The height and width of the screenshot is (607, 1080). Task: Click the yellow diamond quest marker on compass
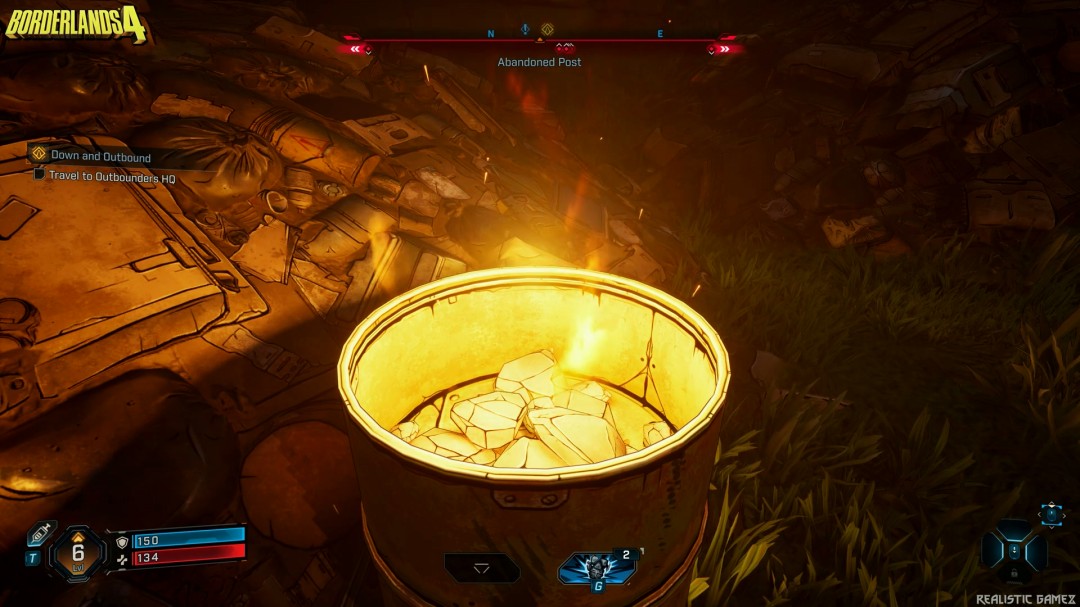(x=547, y=30)
